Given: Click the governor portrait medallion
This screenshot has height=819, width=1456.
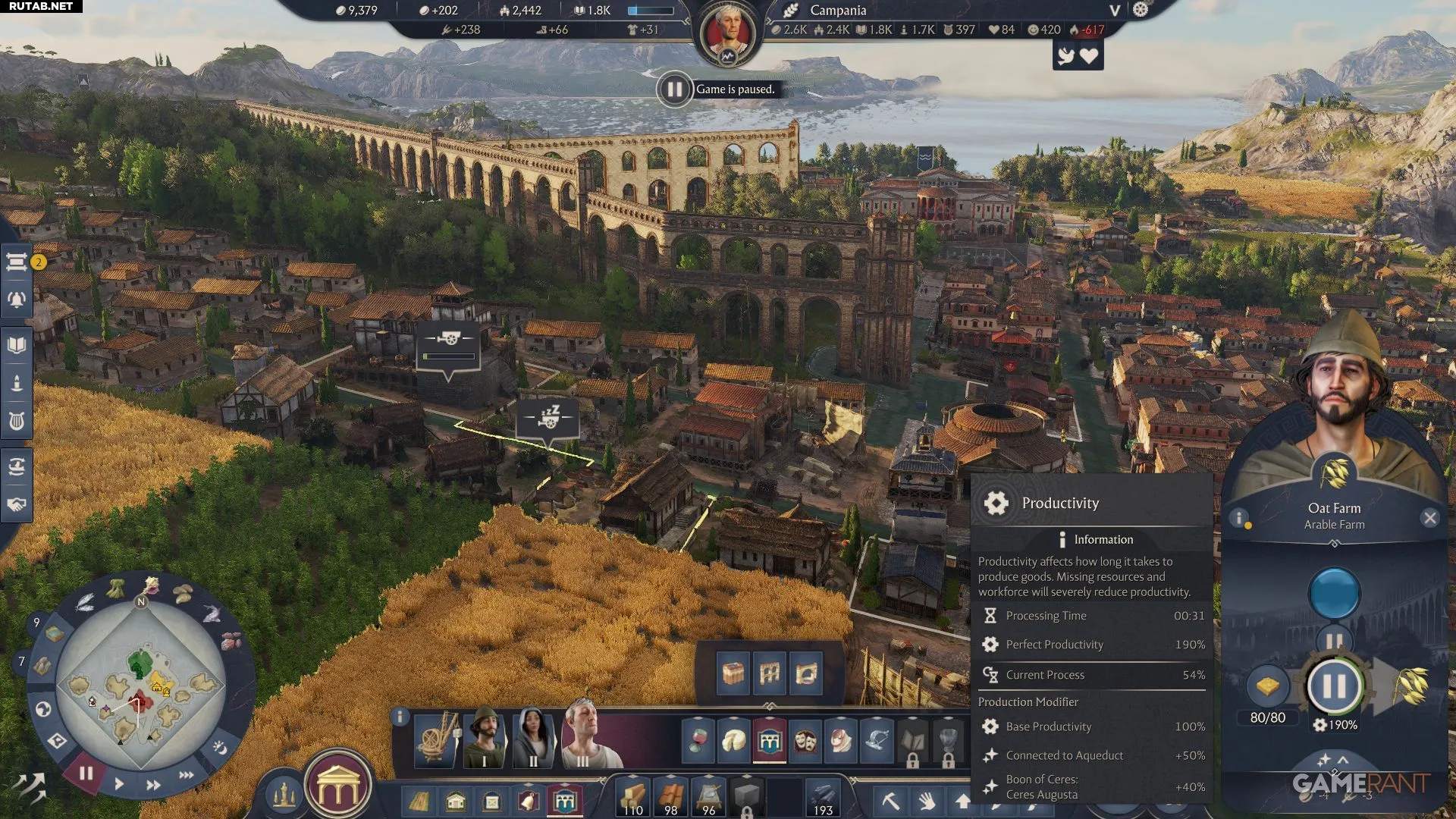Looking at the screenshot, I should (727, 34).
